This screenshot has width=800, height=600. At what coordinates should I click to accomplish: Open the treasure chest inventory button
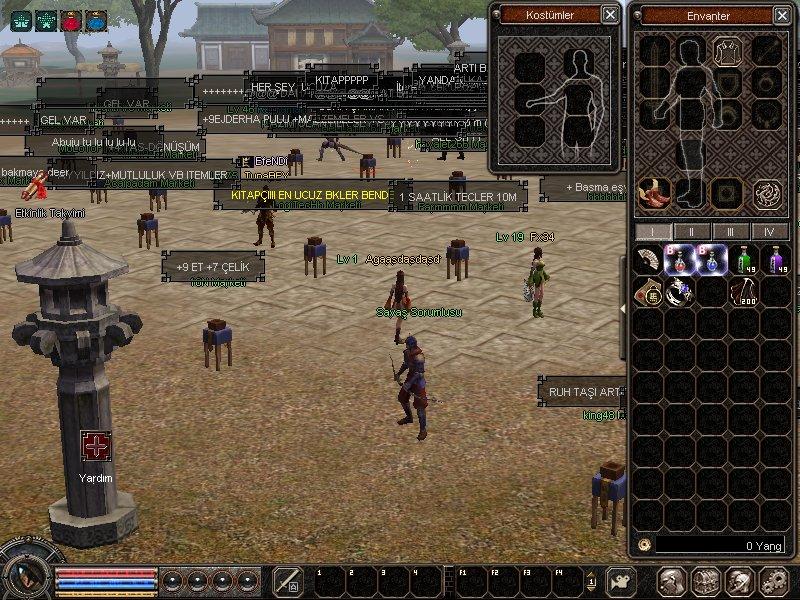(x=706, y=581)
